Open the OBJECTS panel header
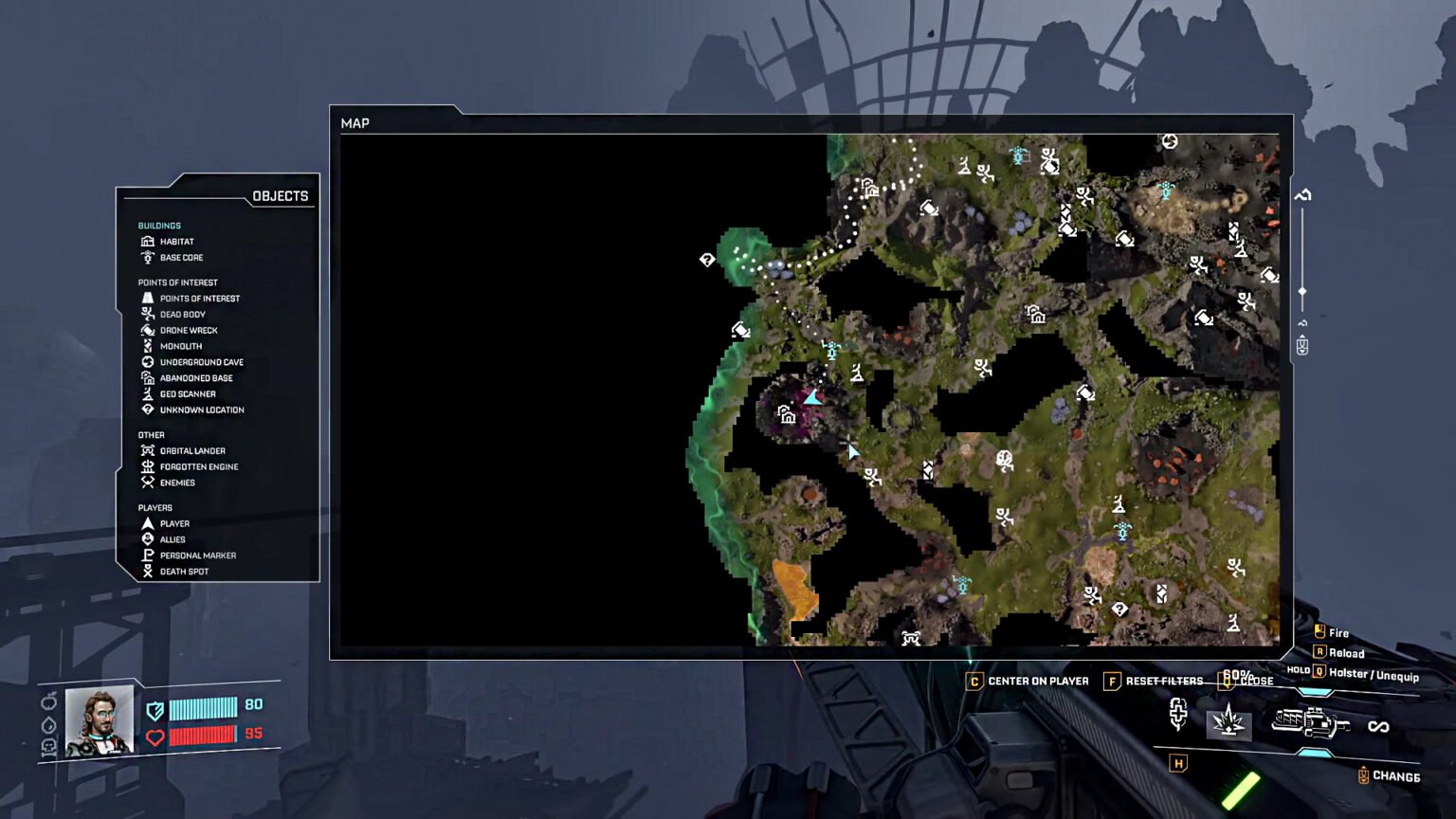The height and width of the screenshot is (819, 1456). [x=281, y=195]
